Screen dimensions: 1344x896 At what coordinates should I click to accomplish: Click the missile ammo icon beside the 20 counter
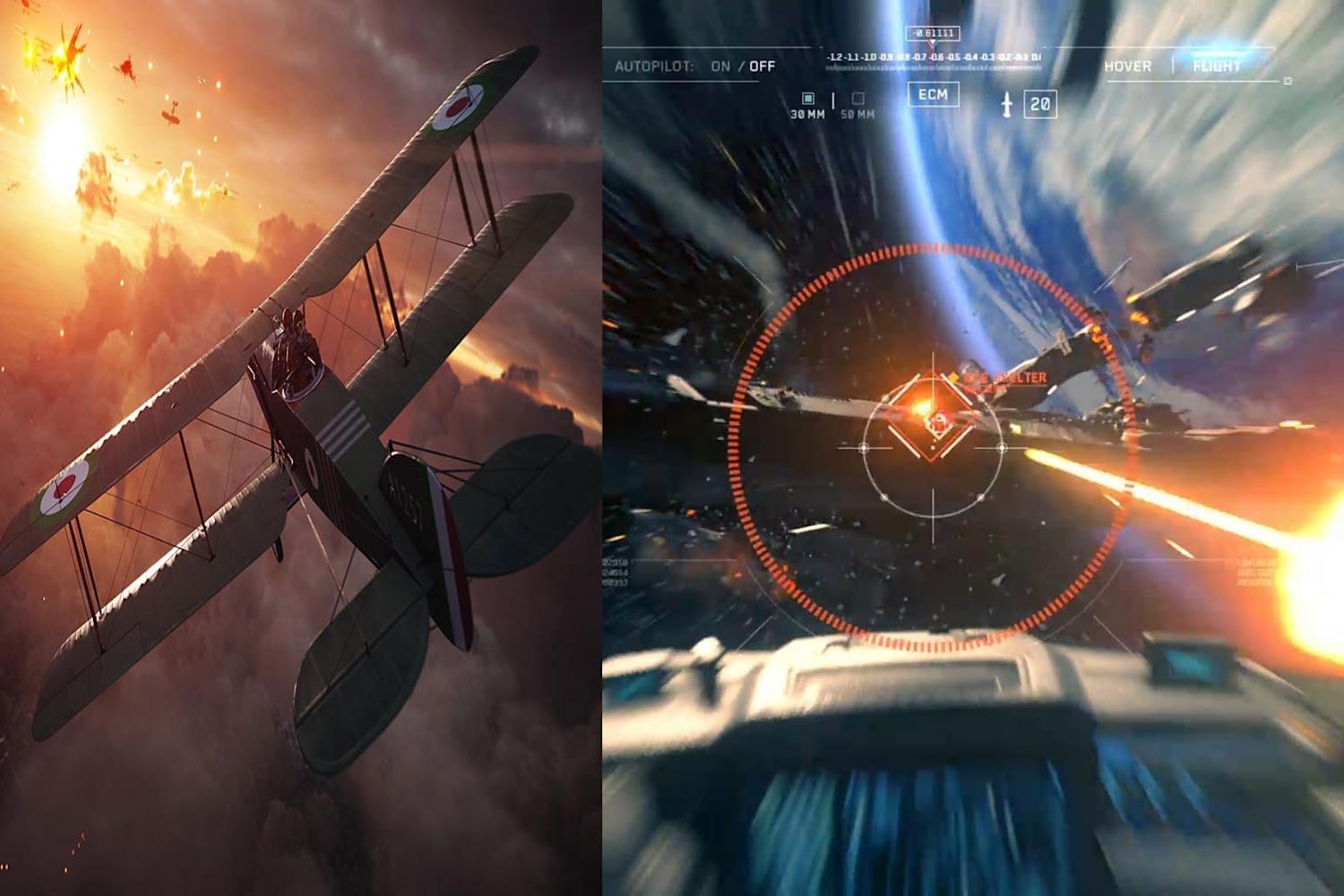(1006, 102)
